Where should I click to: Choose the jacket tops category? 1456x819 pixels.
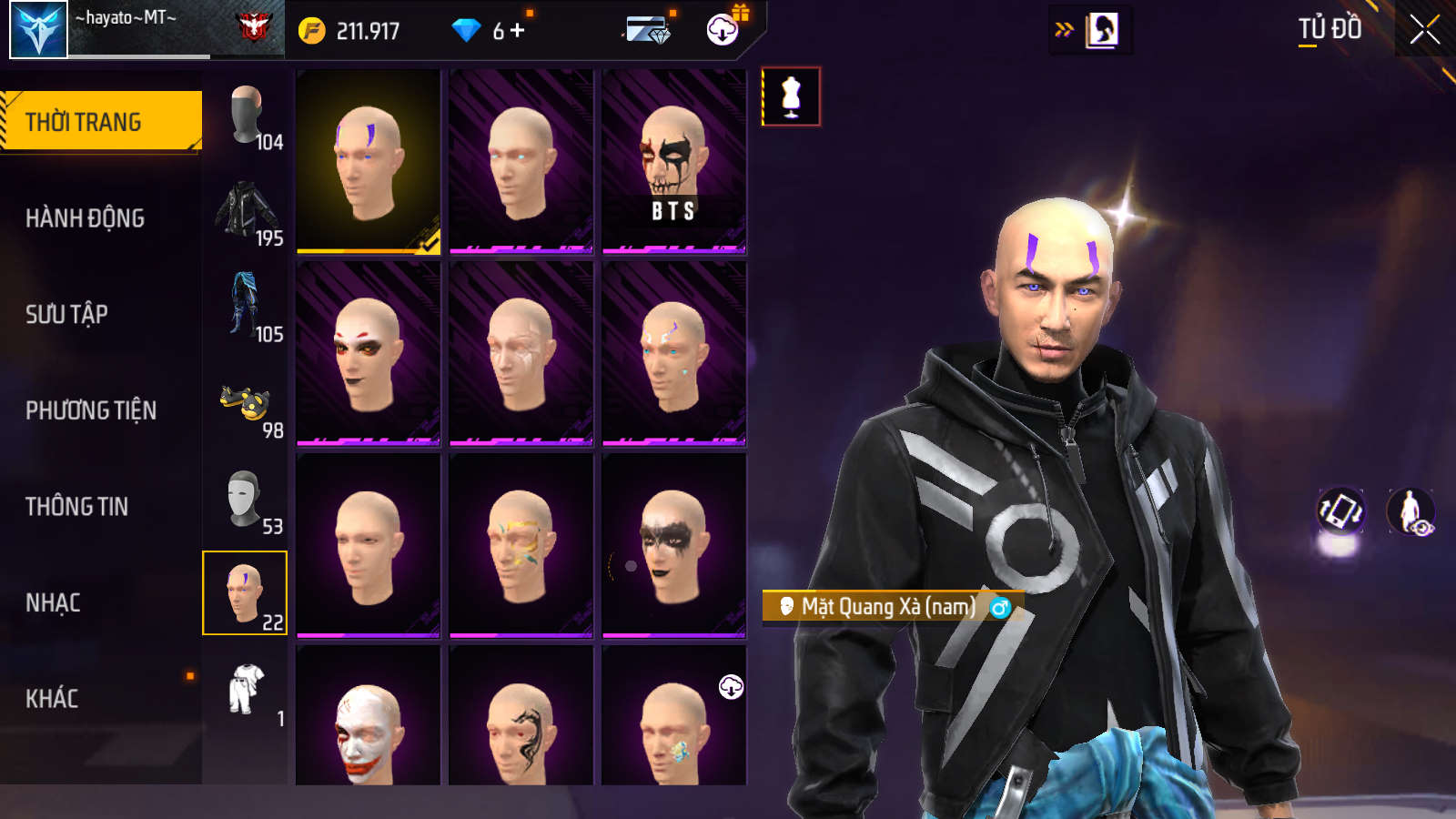246,210
